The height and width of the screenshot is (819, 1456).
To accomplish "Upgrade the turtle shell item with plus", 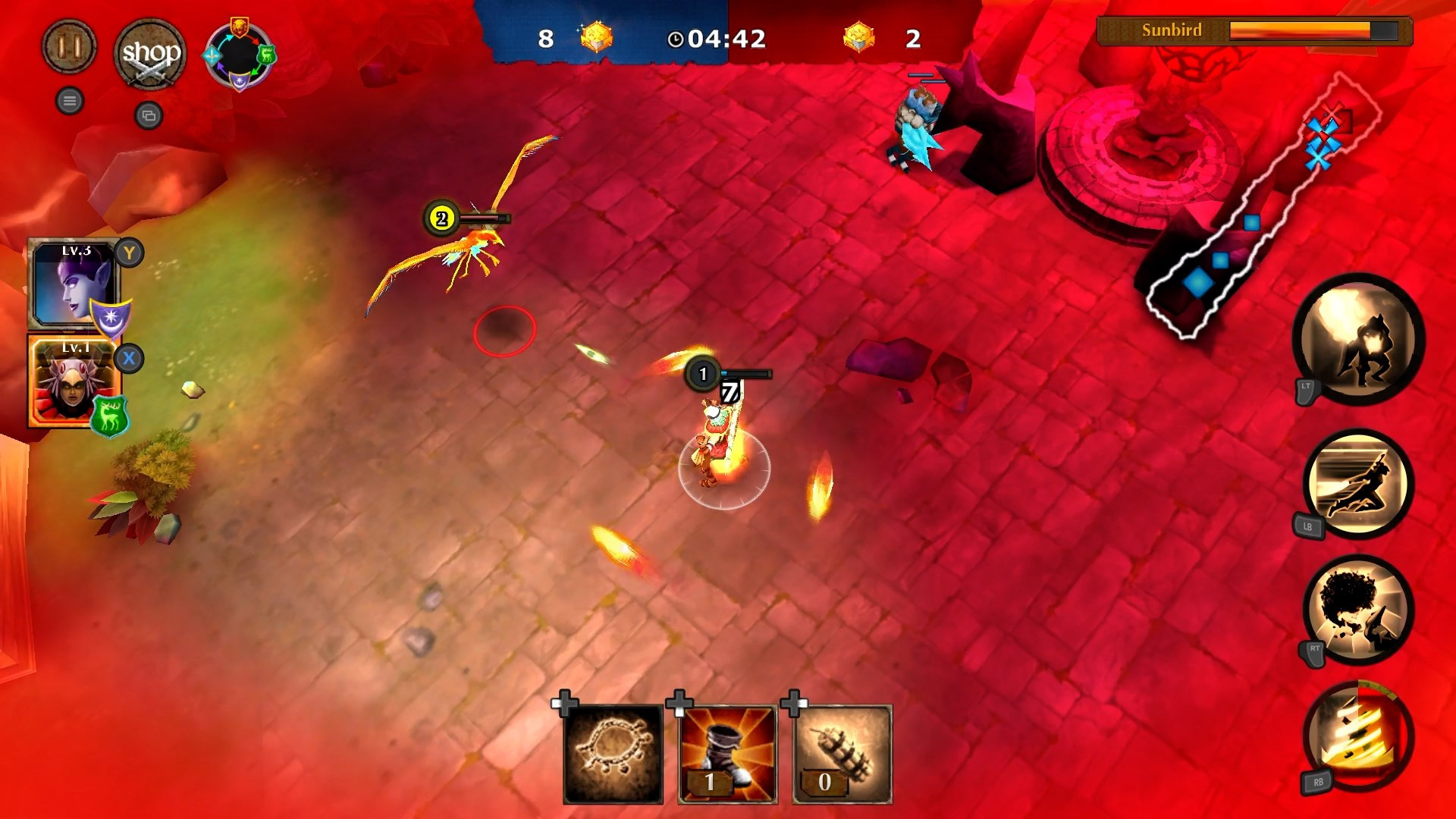I will click(x=564, y=703).
